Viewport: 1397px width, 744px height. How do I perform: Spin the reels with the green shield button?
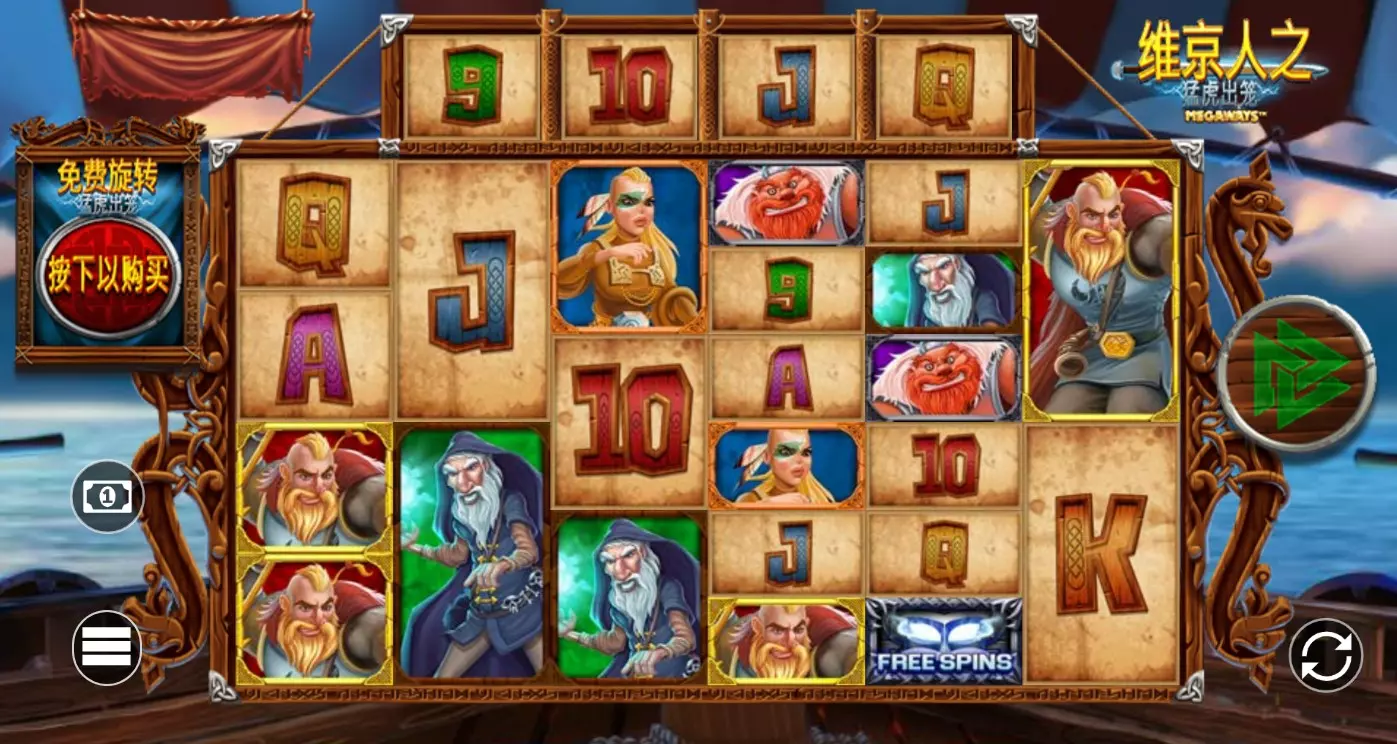[1297, 374]
